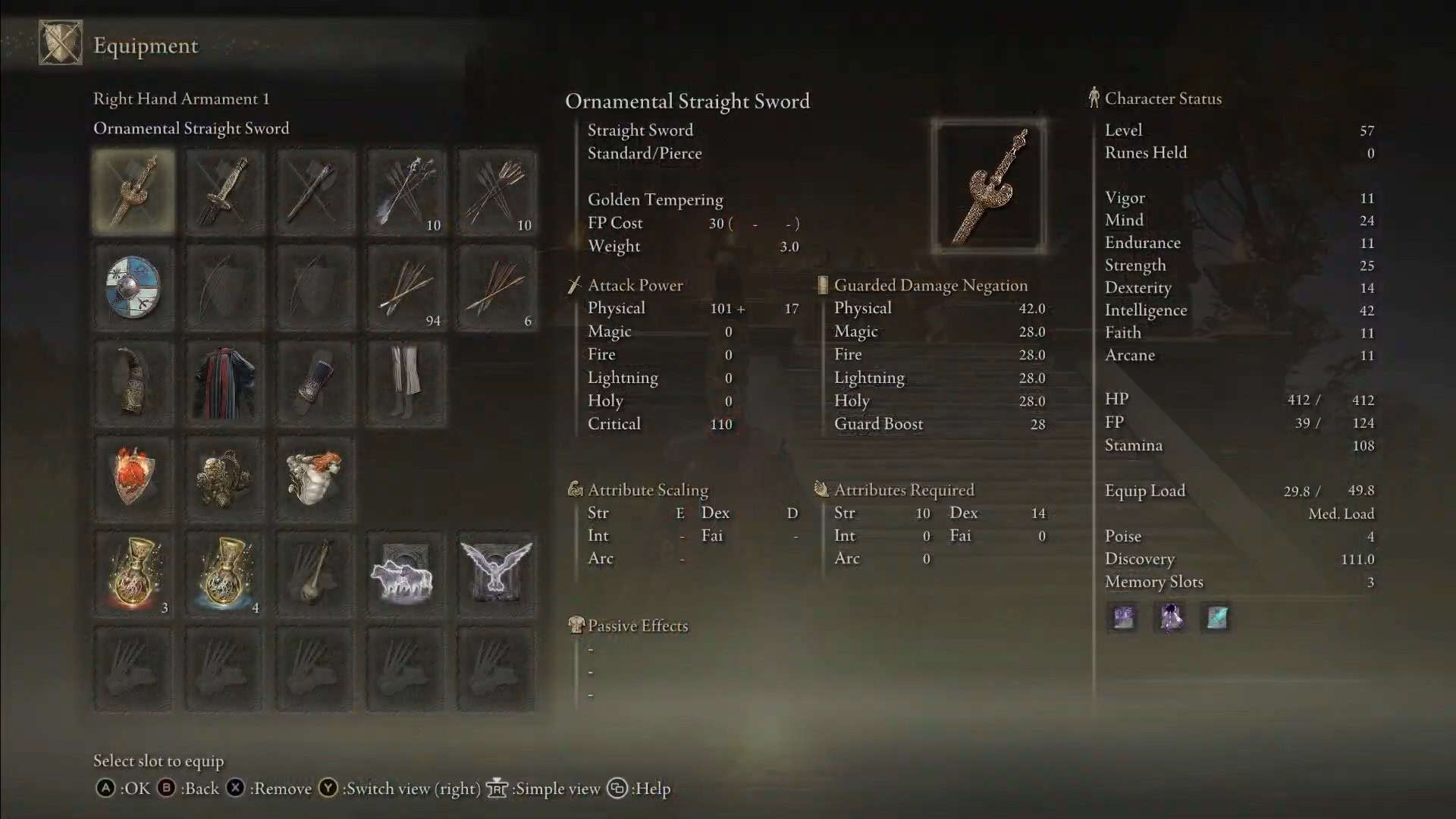Select the crimson flask quick item
This screenshot has height=819, width=1456.
click(133, 574)
